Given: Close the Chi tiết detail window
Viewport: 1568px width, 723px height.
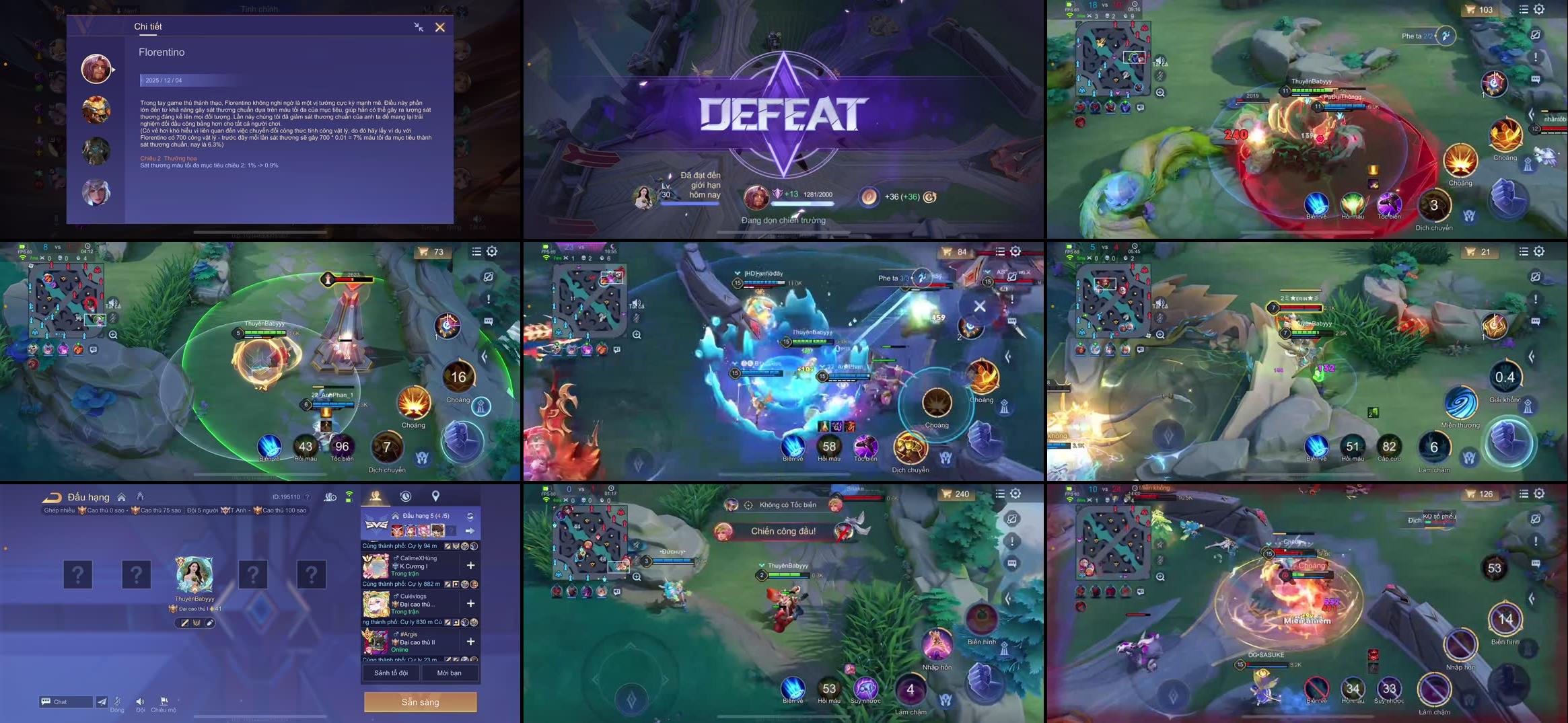Looking at the screenshot, I should point(440,28).
